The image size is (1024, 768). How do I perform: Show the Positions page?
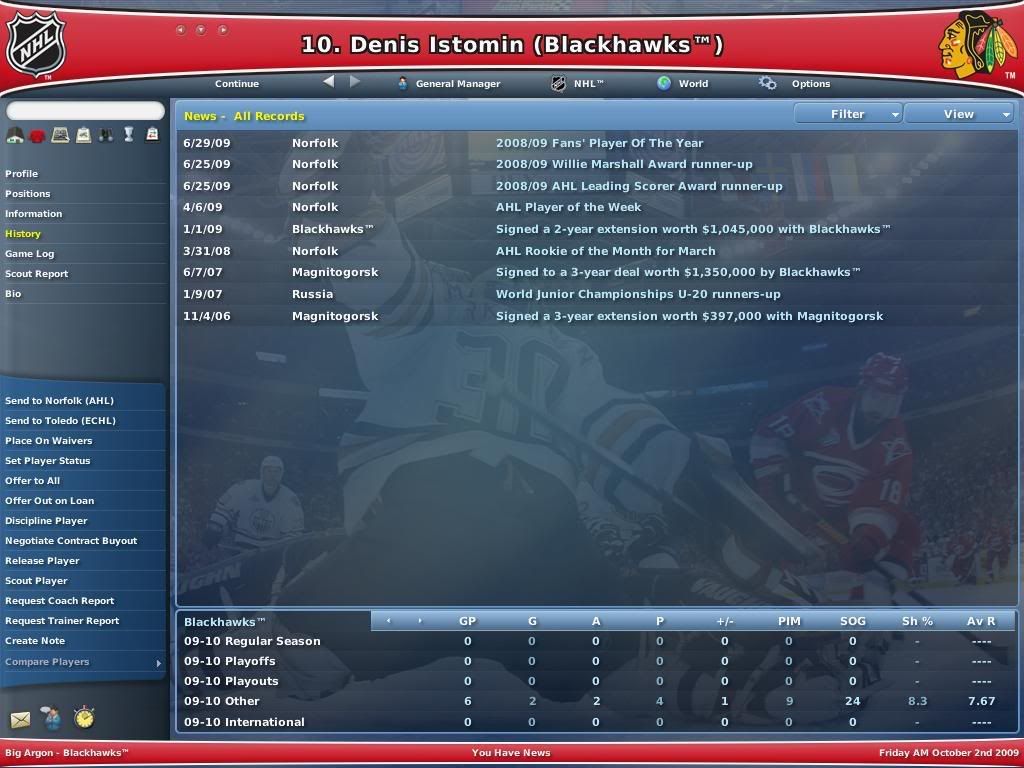[28, 194]
